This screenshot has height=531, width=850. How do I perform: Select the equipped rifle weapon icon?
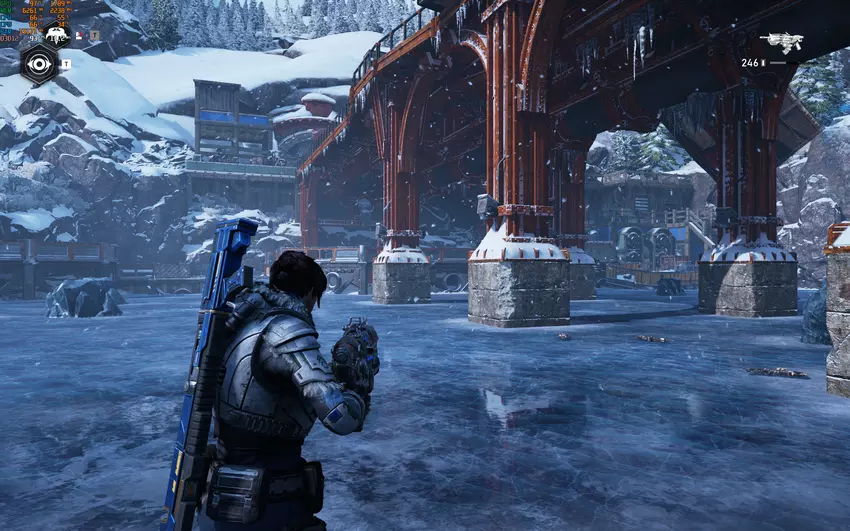tap(781, 42)
